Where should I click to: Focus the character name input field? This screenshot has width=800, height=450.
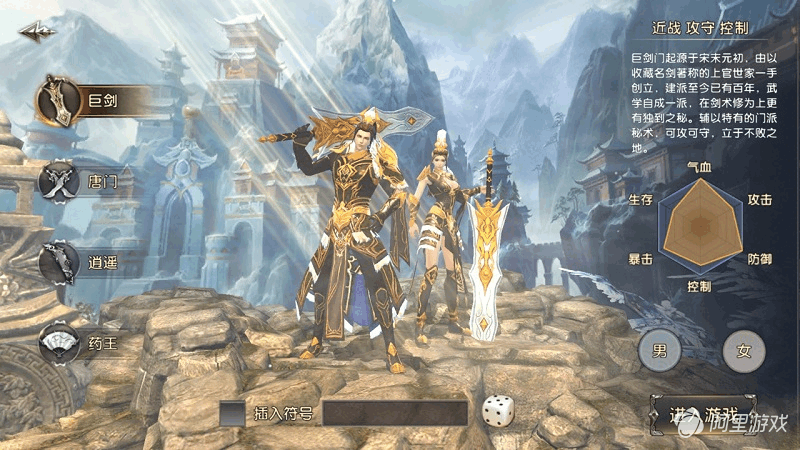tap(395, 413)
